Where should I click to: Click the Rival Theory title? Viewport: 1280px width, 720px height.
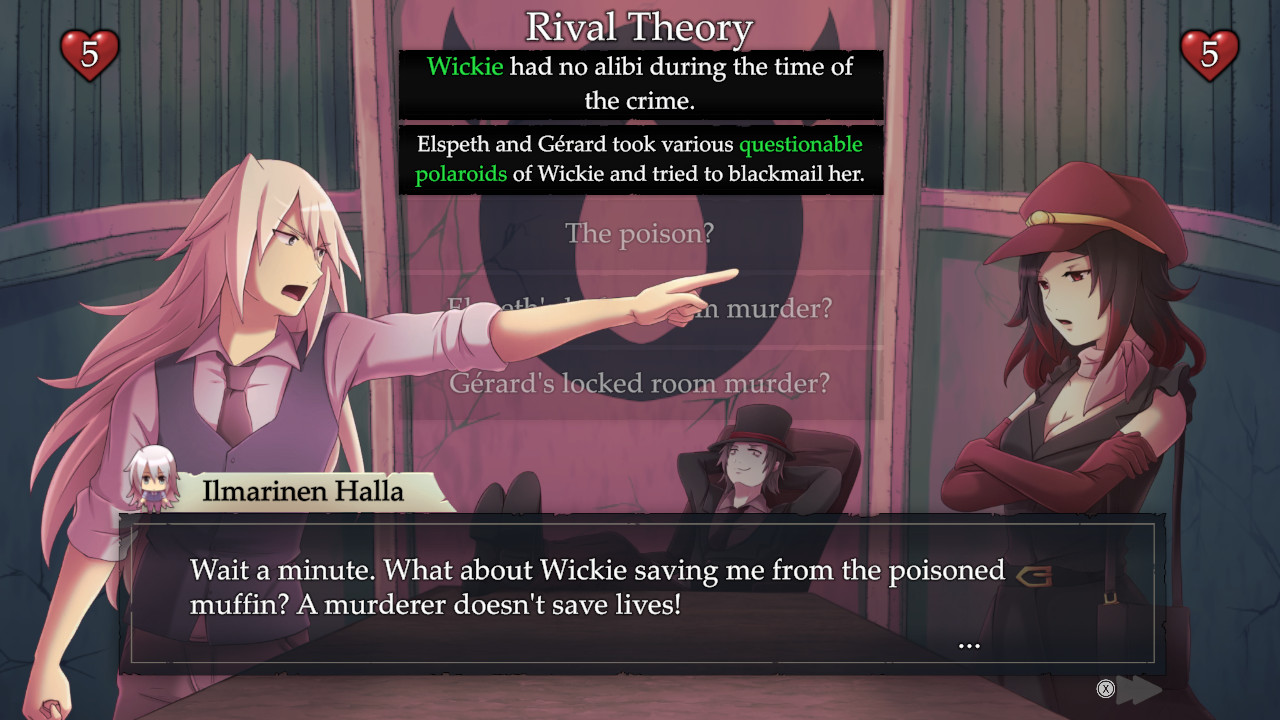click(640, 27)
